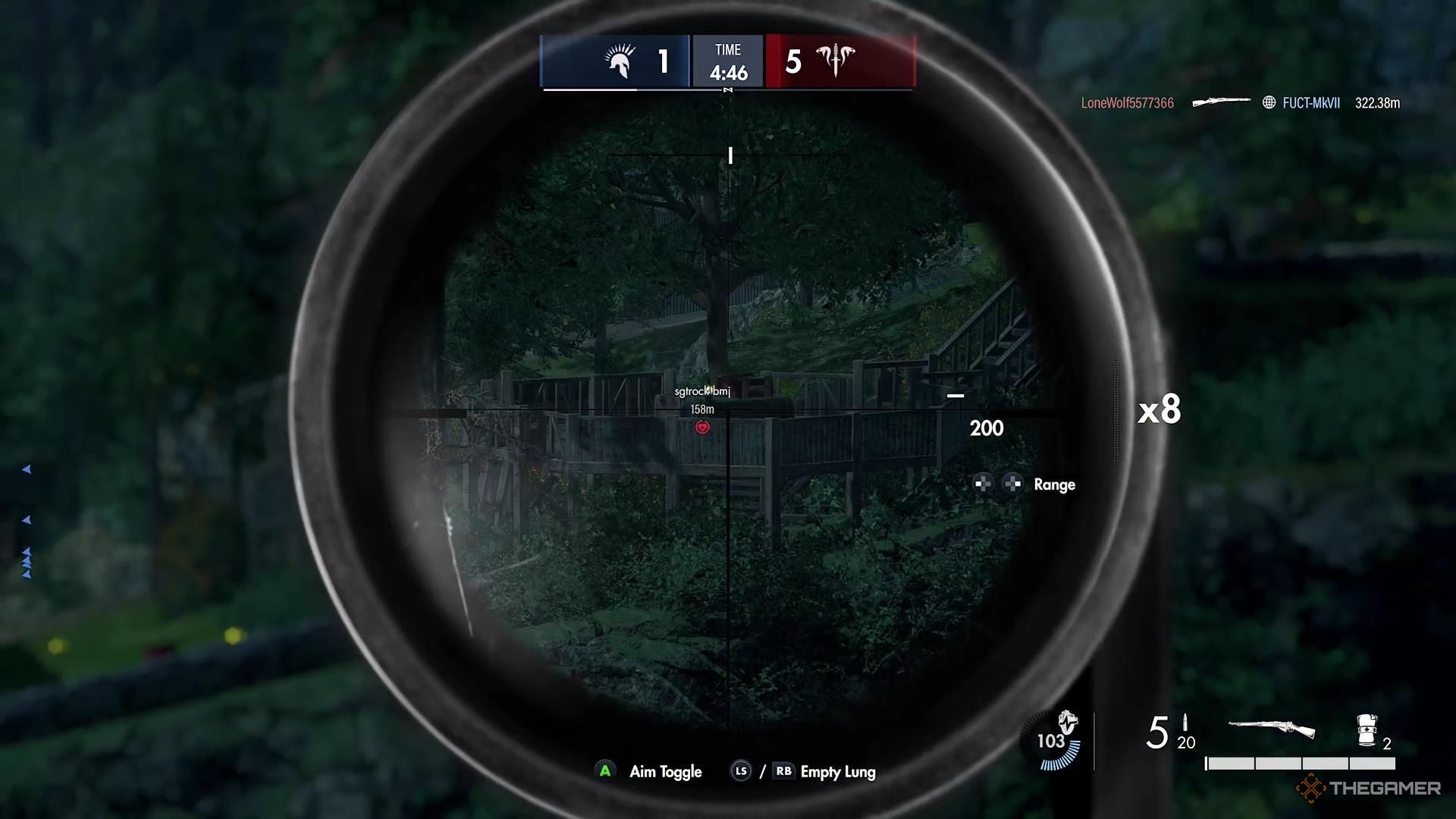Viewport: 1456px width, 819px height.
Task: Click the red team viper dagger emblem
Action: tap(835, 60)
